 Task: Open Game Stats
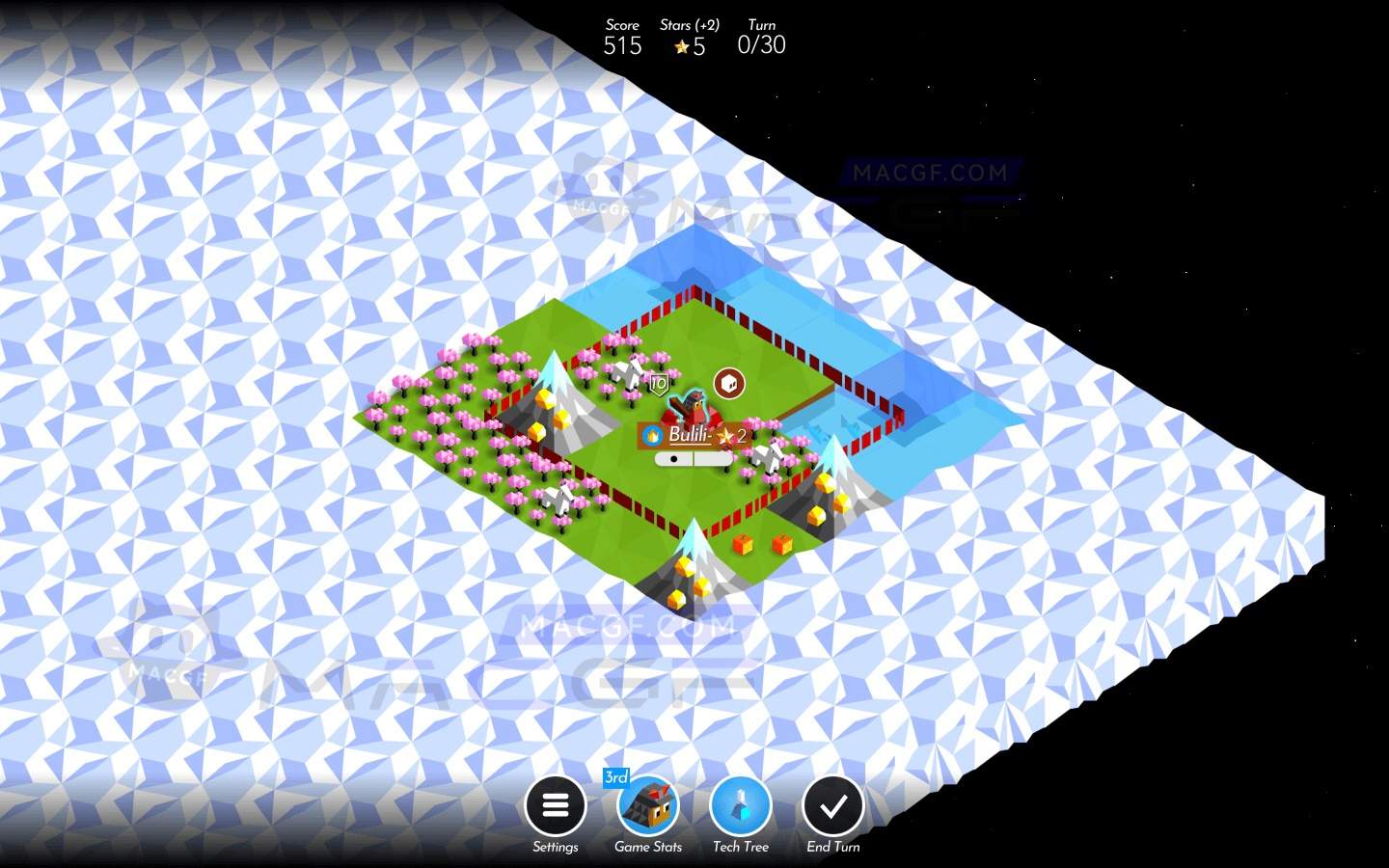coord(647,808)
